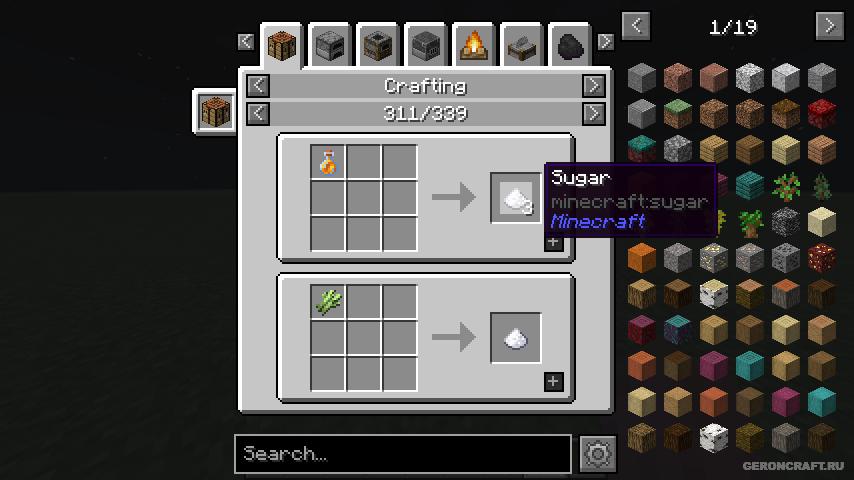Viewport: 854px width, 480px height.
Task: Switch to the blast furnace tab
Action: [426, 46]
